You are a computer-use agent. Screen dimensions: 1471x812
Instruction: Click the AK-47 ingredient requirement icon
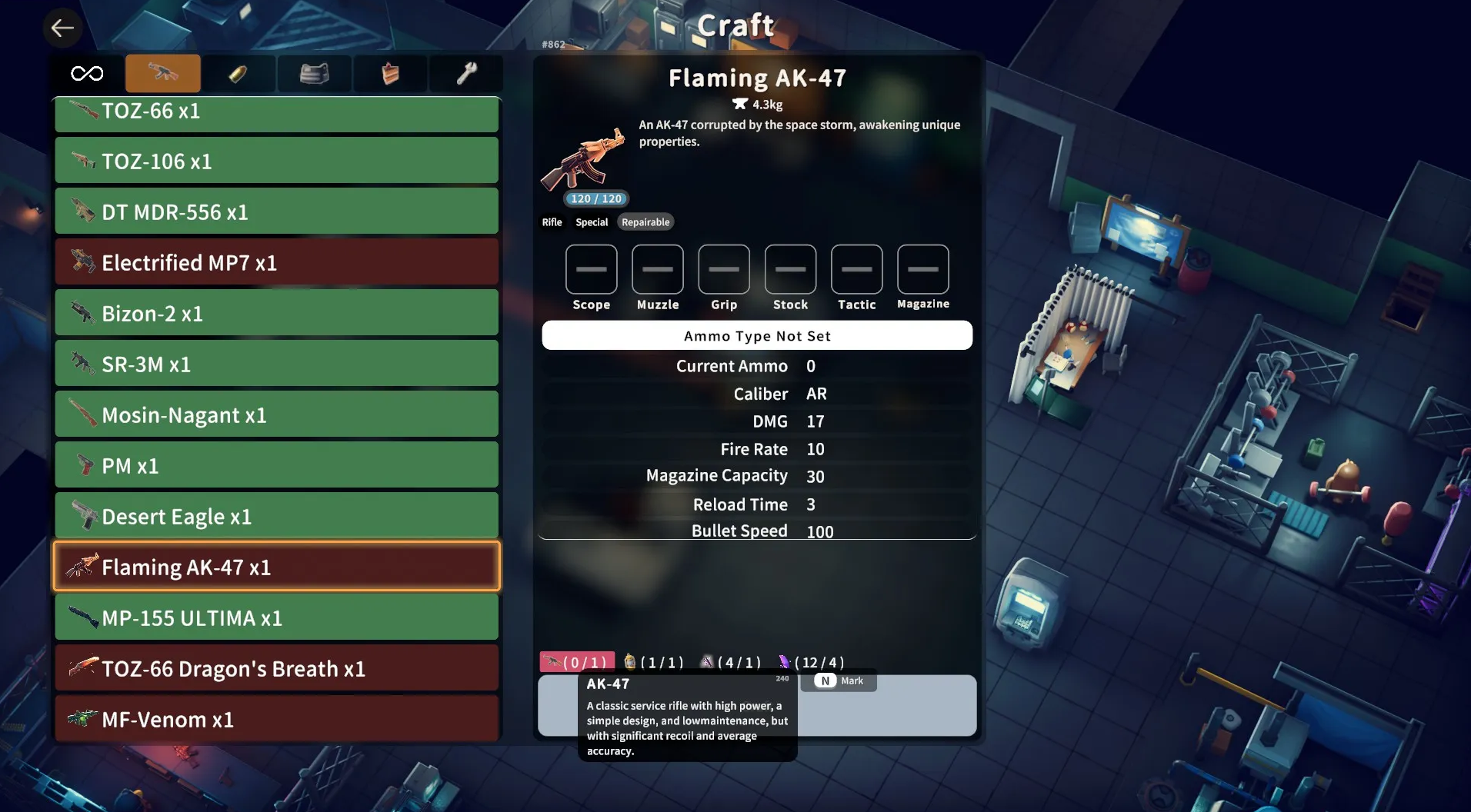coord(553,662)
